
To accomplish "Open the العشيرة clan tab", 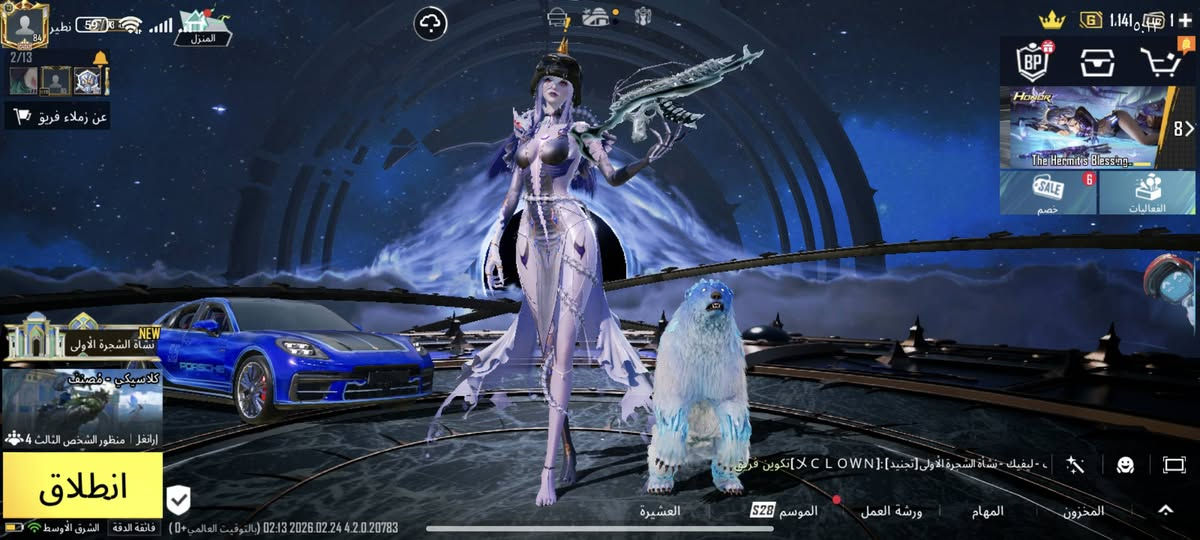I will [x=661, y=511].
